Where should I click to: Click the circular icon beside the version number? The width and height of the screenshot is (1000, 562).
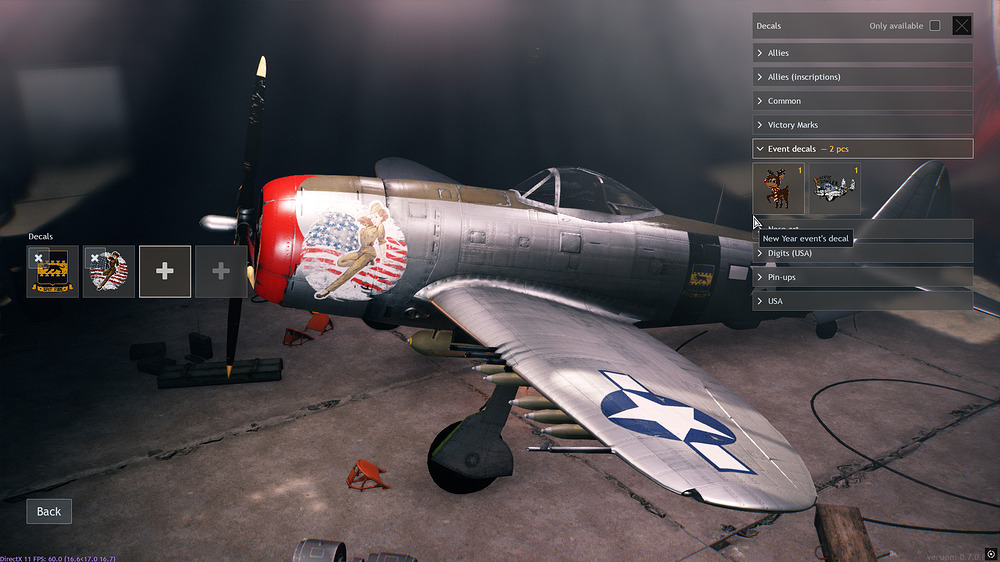point(991,554)
